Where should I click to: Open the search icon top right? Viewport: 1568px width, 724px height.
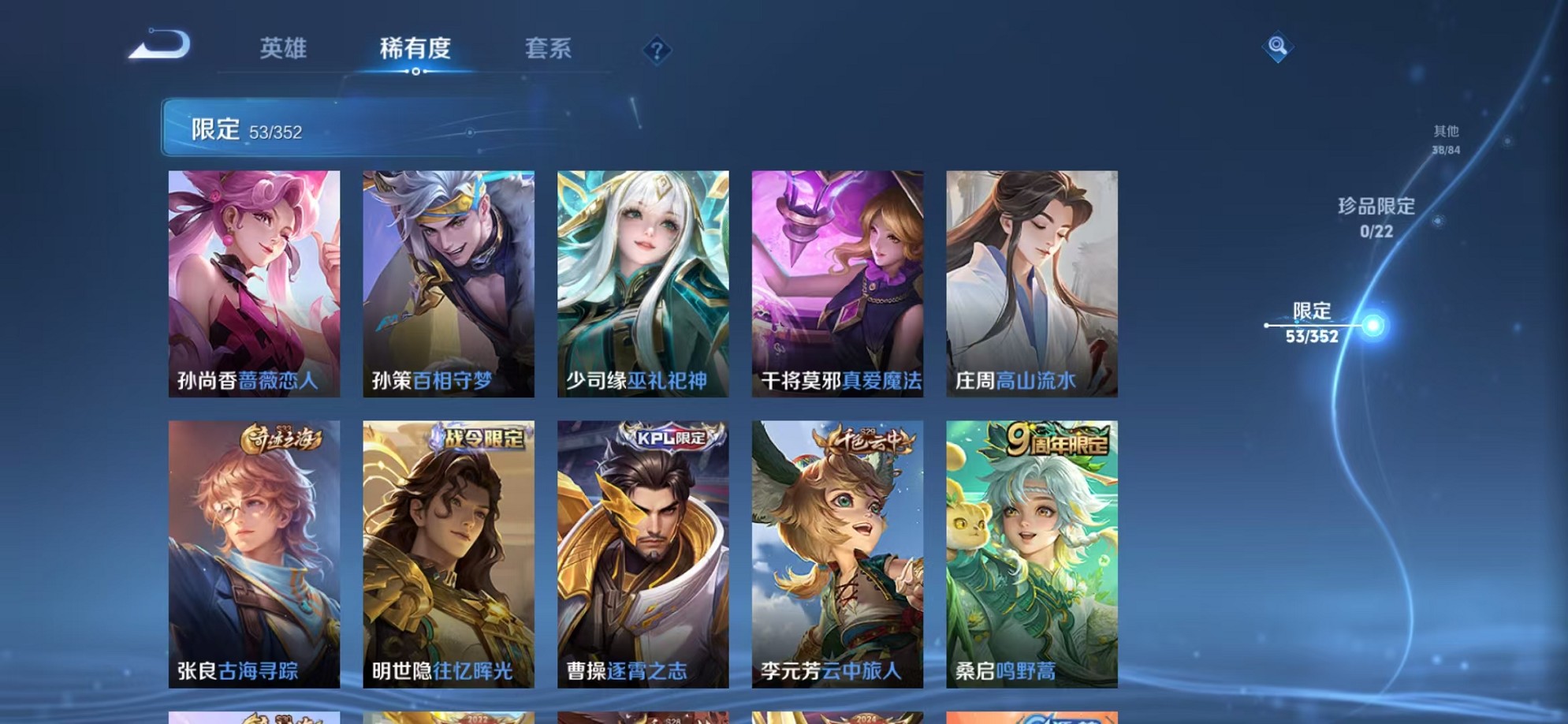point(1279,47)
